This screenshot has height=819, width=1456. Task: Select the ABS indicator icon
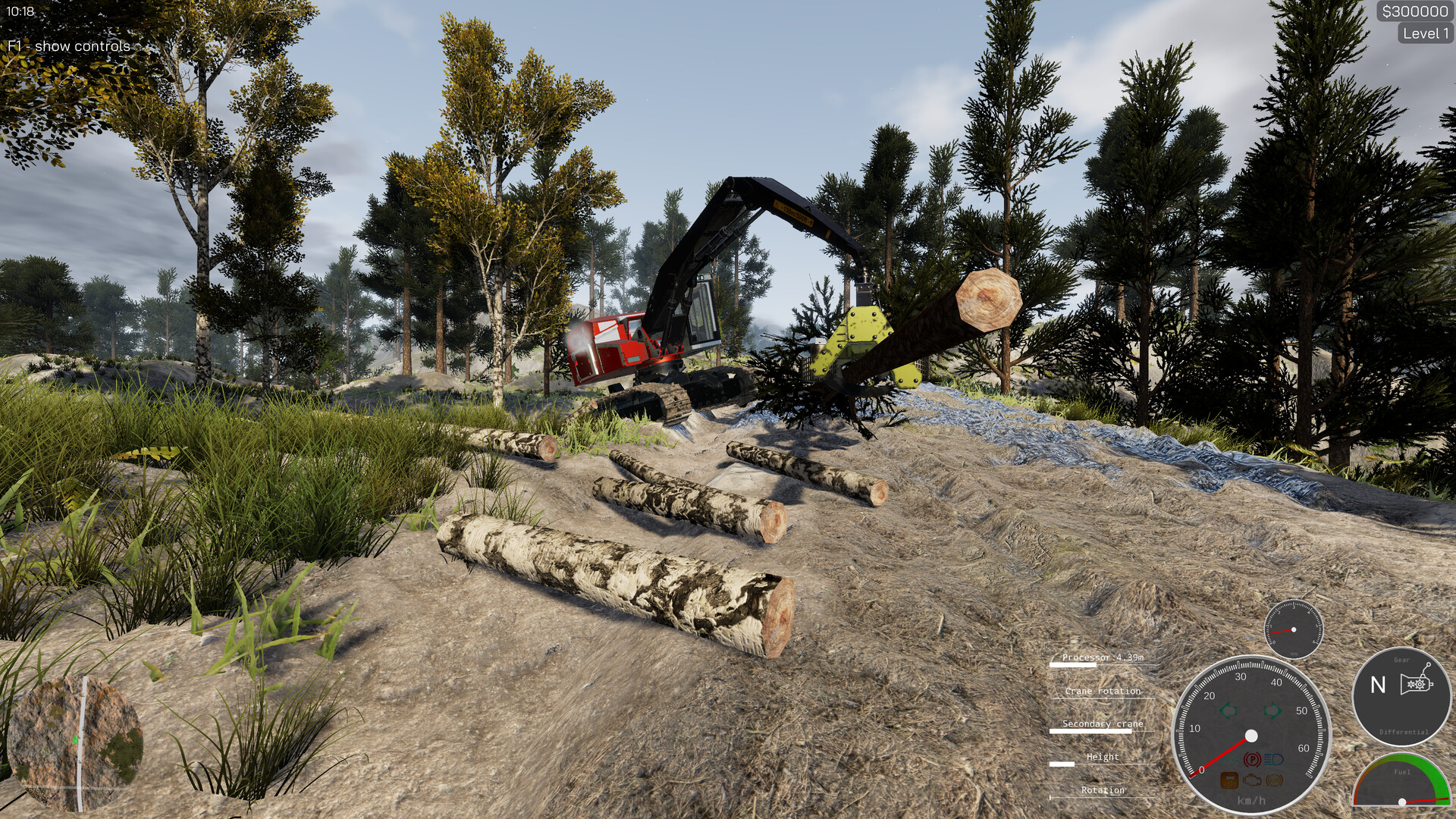(1272, 781)
